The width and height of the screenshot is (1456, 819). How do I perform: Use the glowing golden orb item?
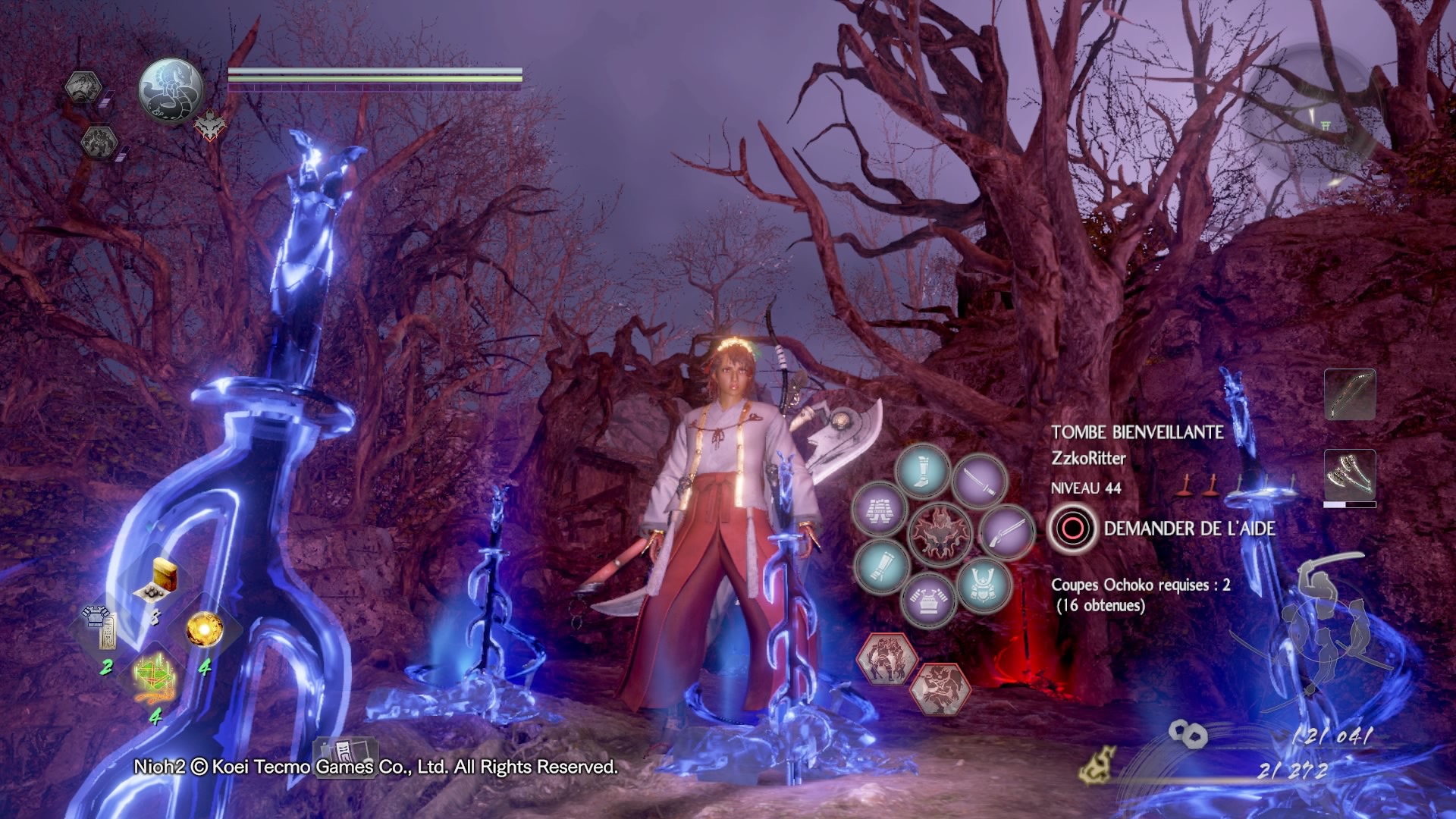tap(204, 629)
